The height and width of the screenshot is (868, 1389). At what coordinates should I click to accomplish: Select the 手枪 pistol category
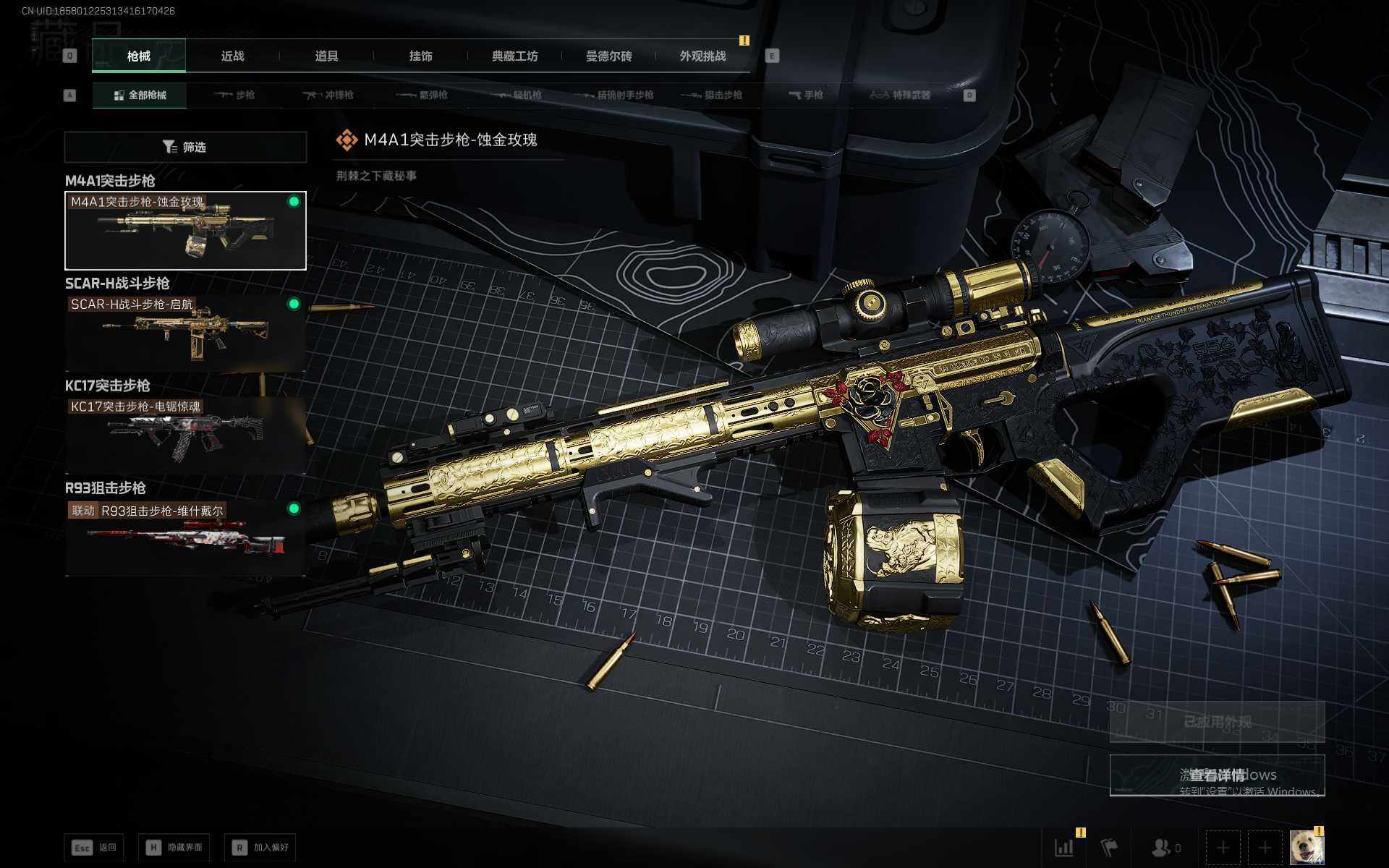(x=805, y=95)
